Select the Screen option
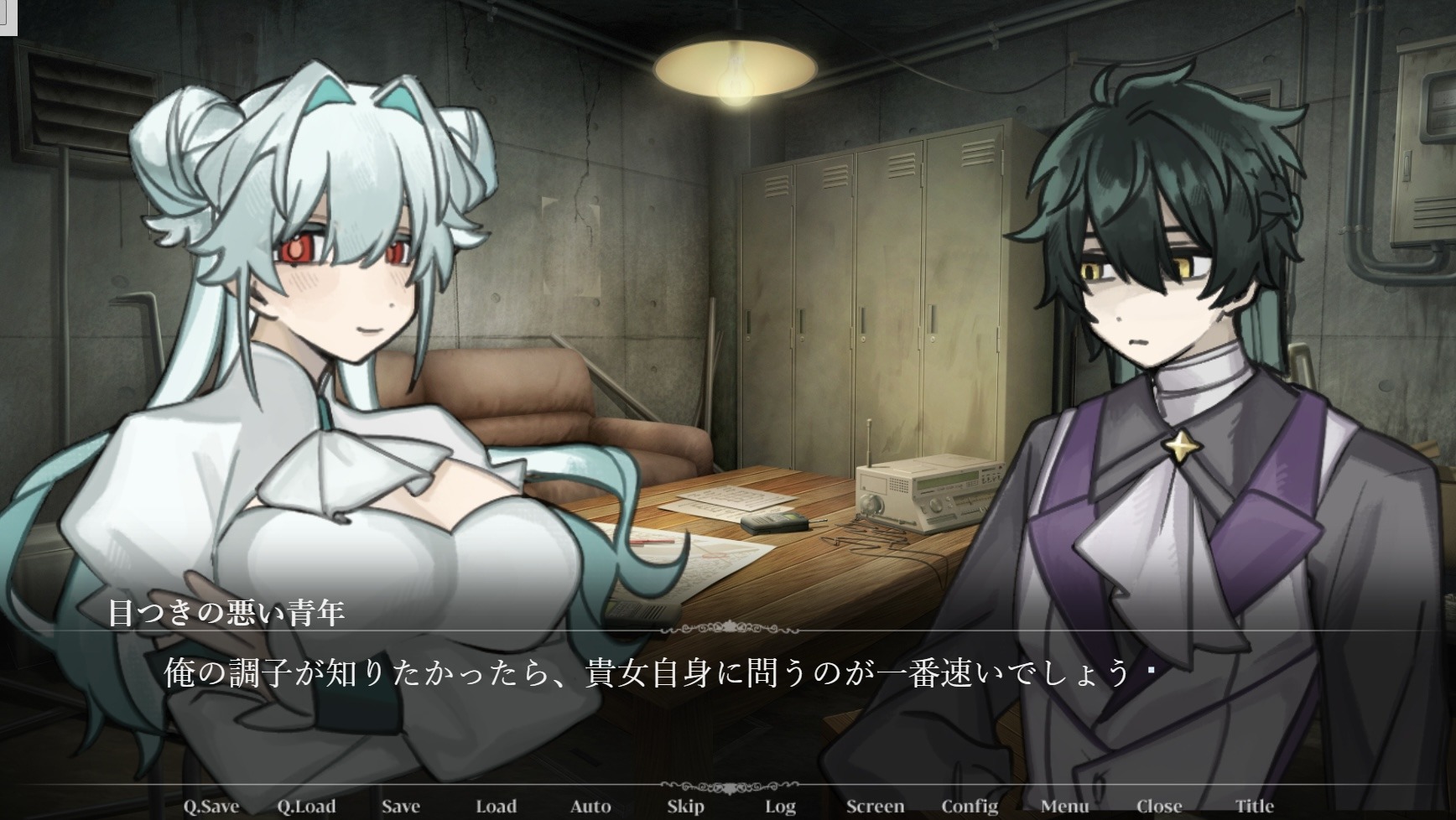Screen dimensions: 1456x820 [875, 807]
